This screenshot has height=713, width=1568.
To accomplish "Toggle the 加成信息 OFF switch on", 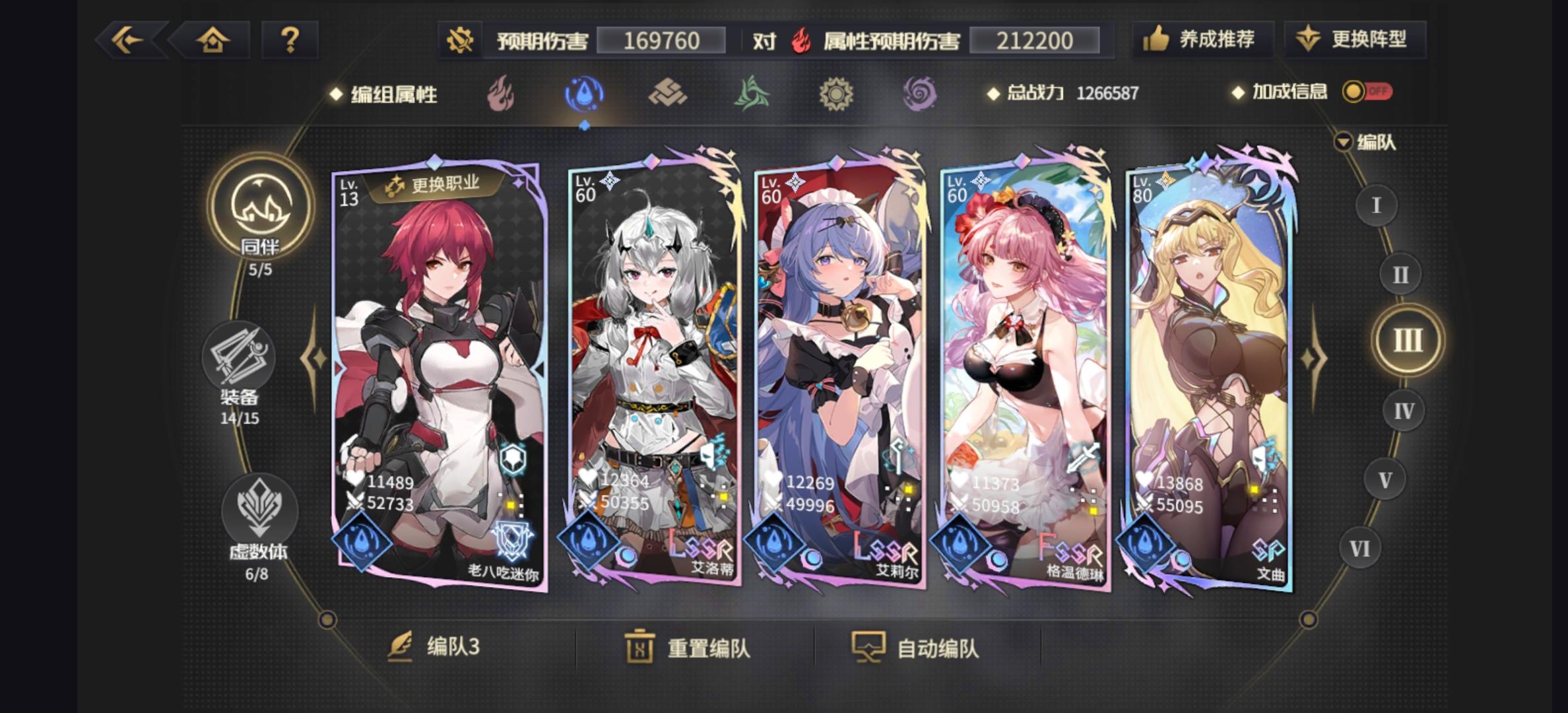I will pyautogui.click(x=1369, y=94).
